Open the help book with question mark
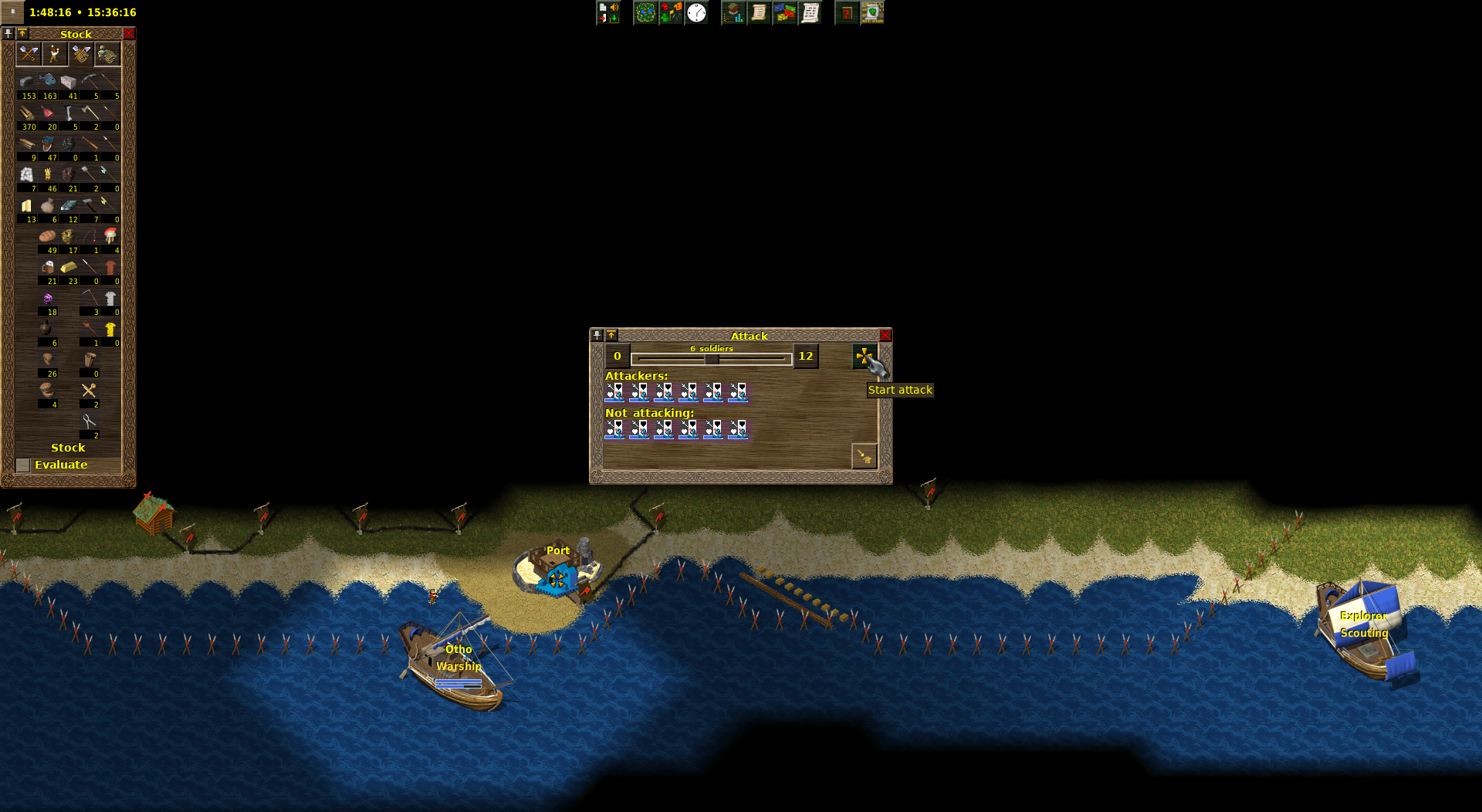 point(847,12)
